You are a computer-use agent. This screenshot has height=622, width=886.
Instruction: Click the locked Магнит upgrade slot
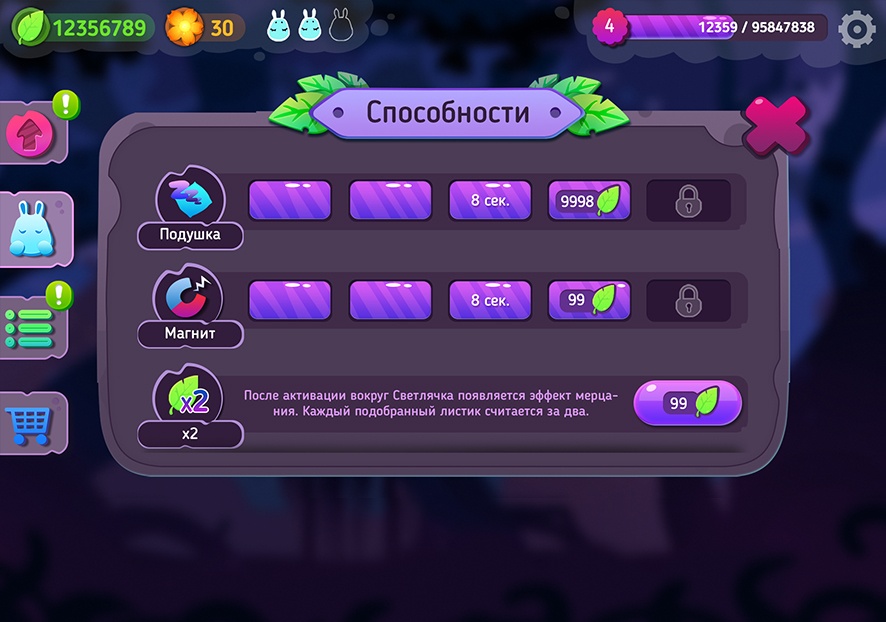(x=688, y=300)
